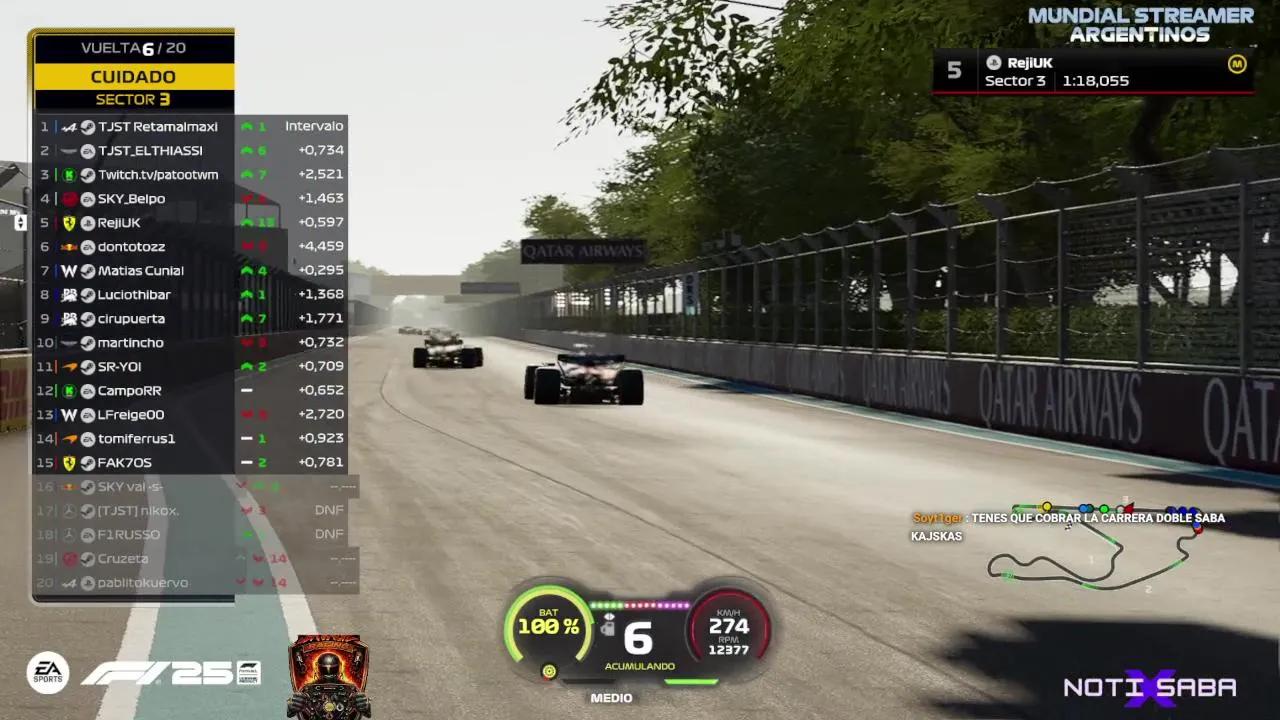Select LFreige00 leaderboard entry

pyautogui.click(x=131, y=415)
